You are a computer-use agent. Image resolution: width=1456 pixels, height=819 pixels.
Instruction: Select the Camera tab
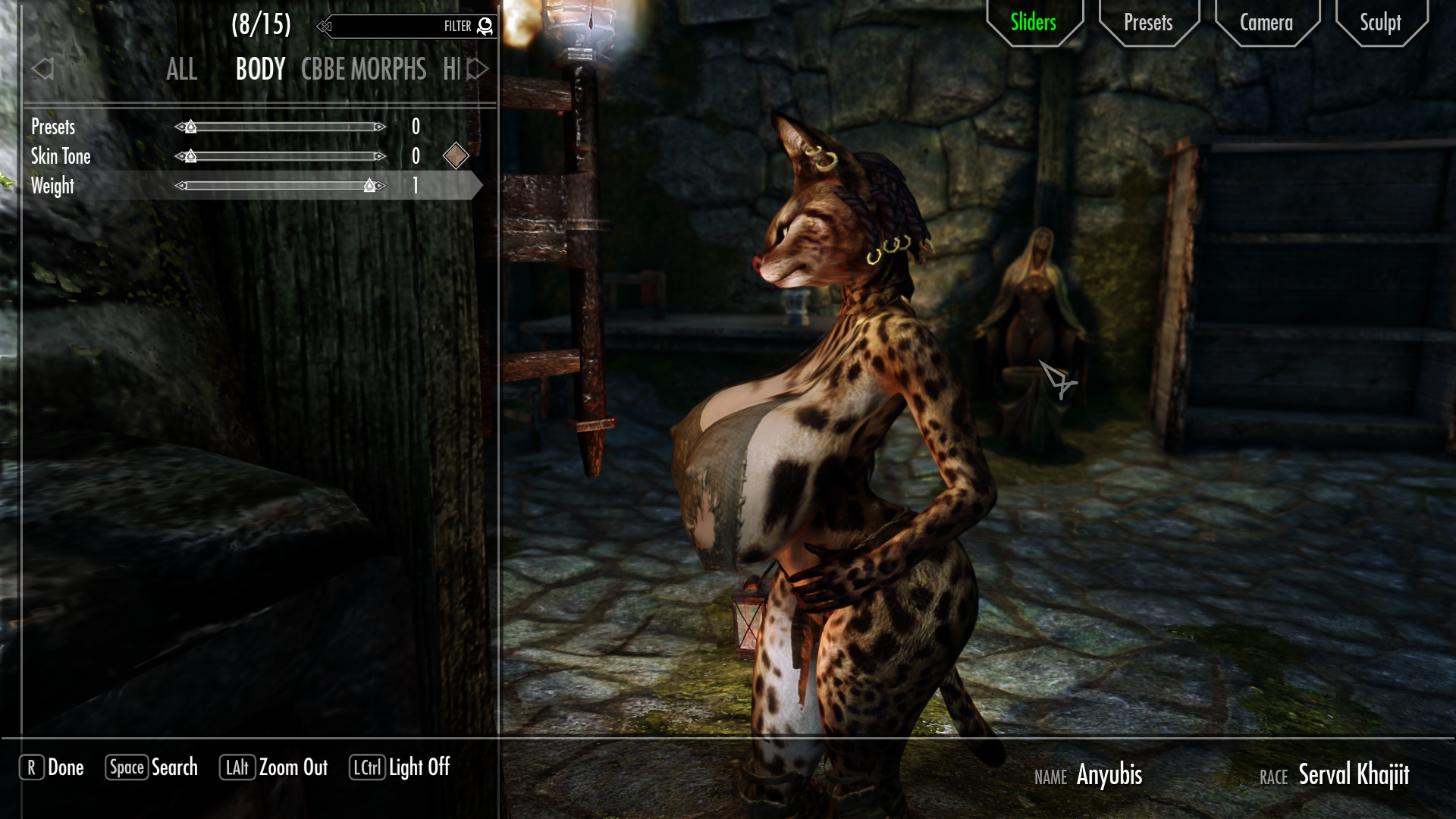1266,23
